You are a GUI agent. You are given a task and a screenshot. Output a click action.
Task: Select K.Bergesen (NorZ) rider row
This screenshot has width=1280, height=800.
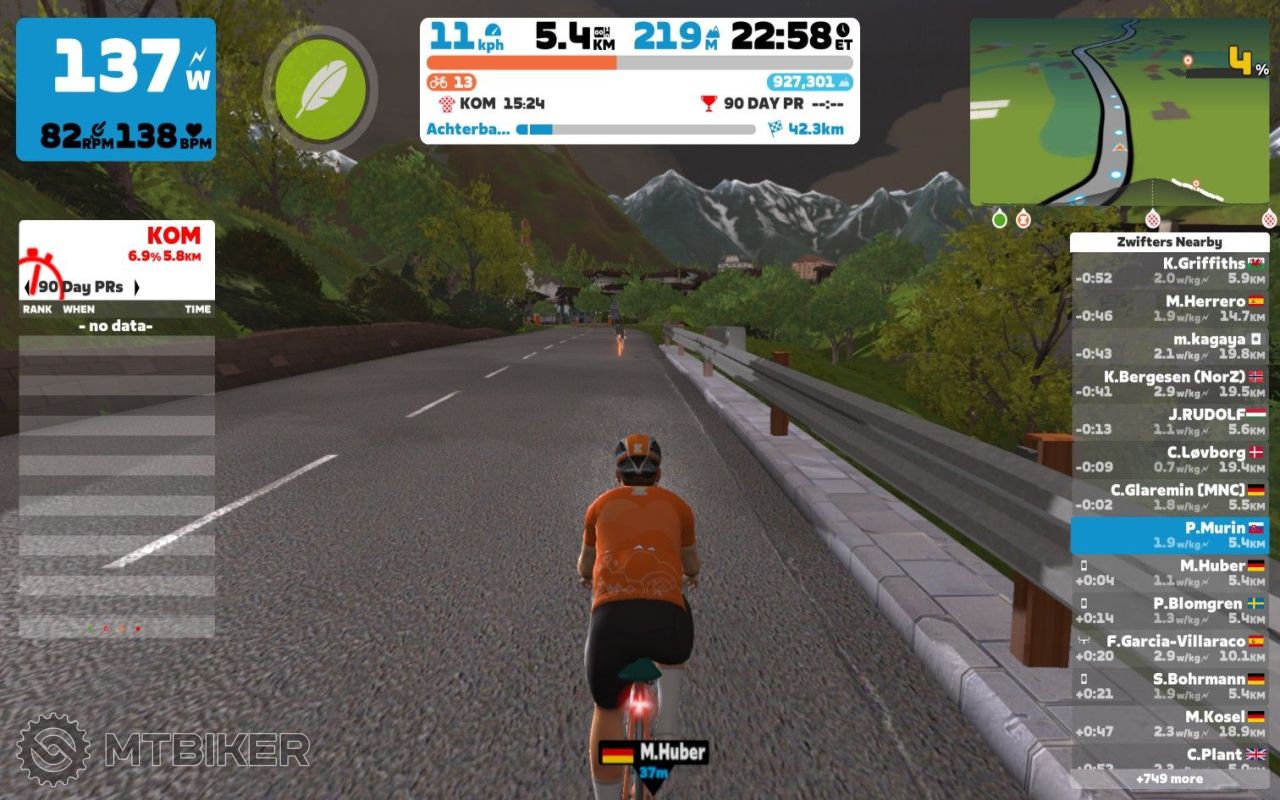1169,384
